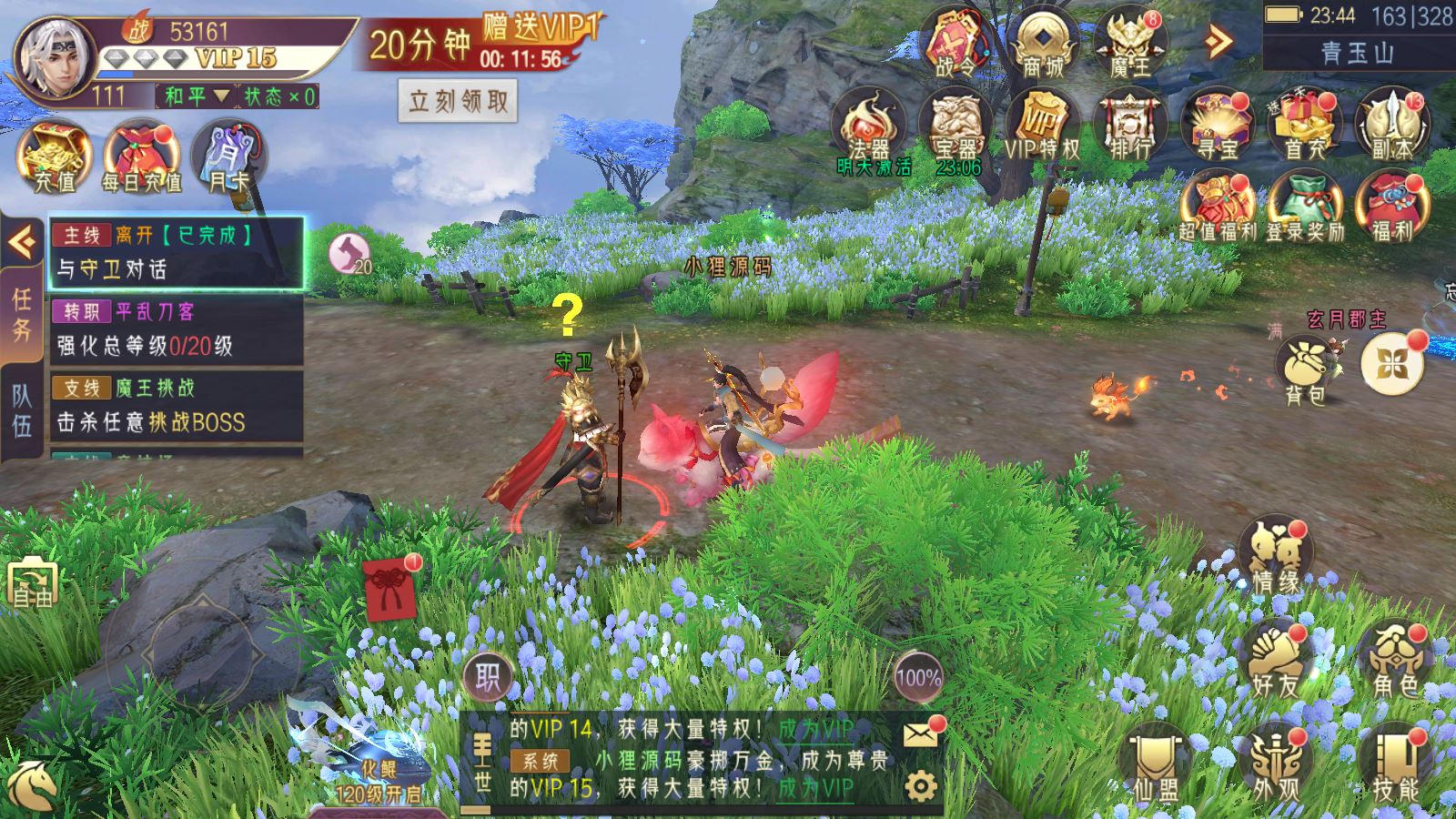Open the 和平 combat mode dropdown
The height and width of the screenshot is (819, 1456).
pos(196,96)
